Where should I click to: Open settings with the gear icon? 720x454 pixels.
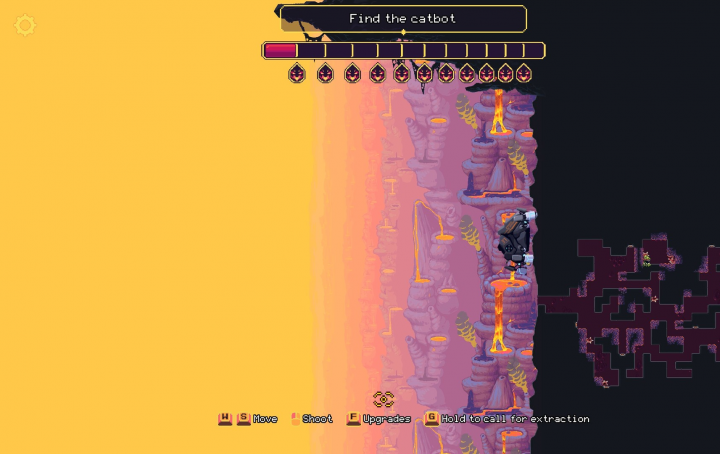tap(25, 26)
